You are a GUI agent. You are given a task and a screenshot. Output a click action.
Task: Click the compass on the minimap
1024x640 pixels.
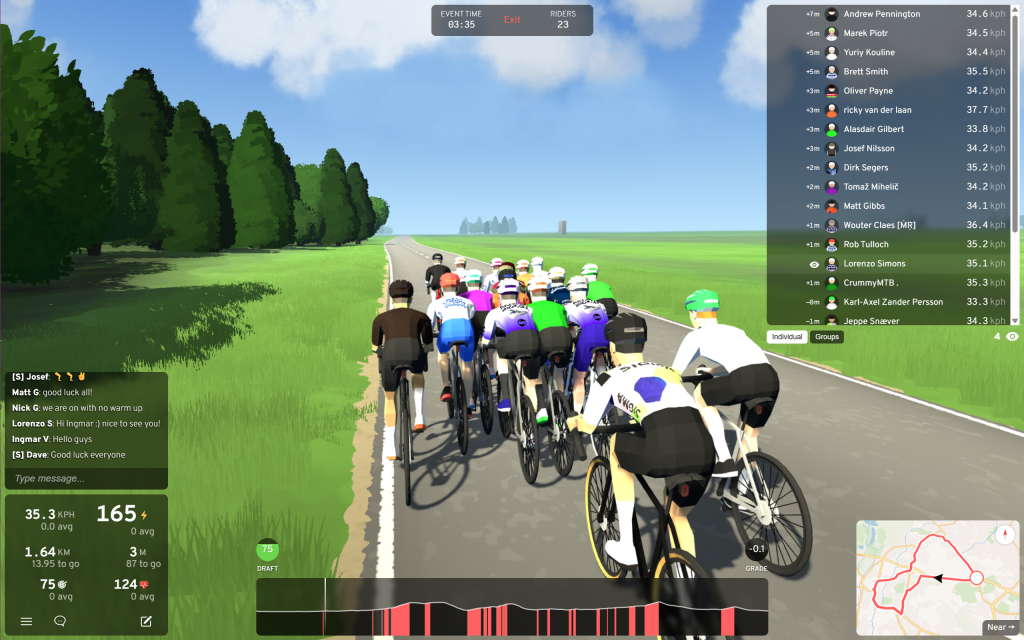coord(1004,533)
